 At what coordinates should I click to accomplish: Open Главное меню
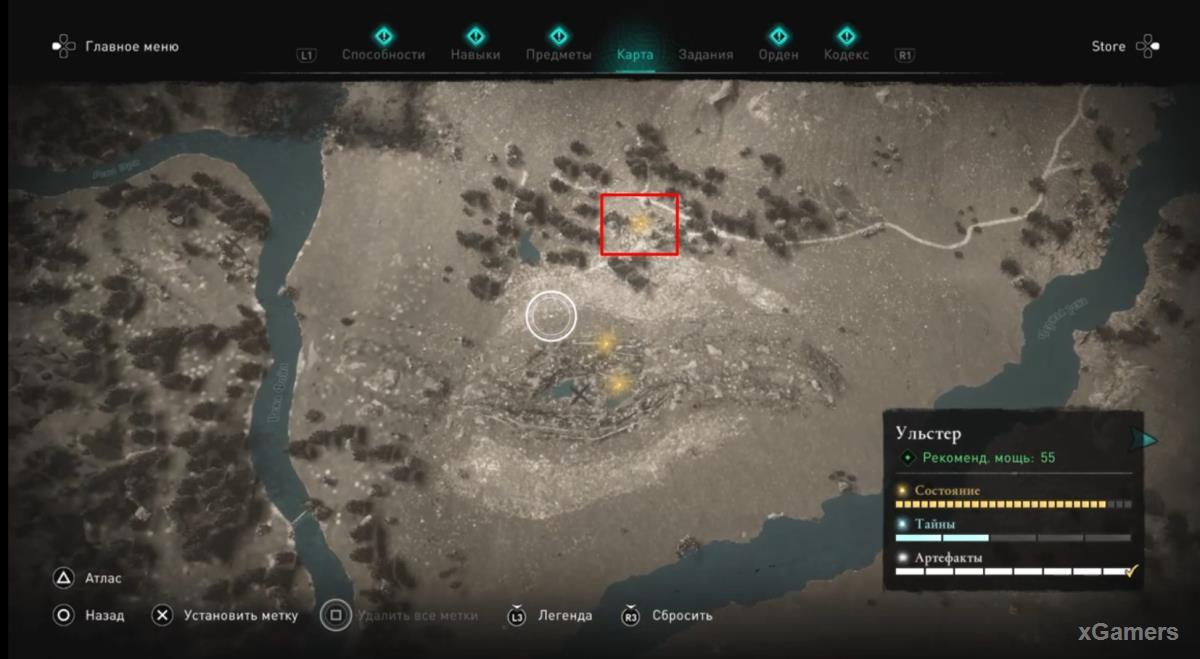pos(131,46)
